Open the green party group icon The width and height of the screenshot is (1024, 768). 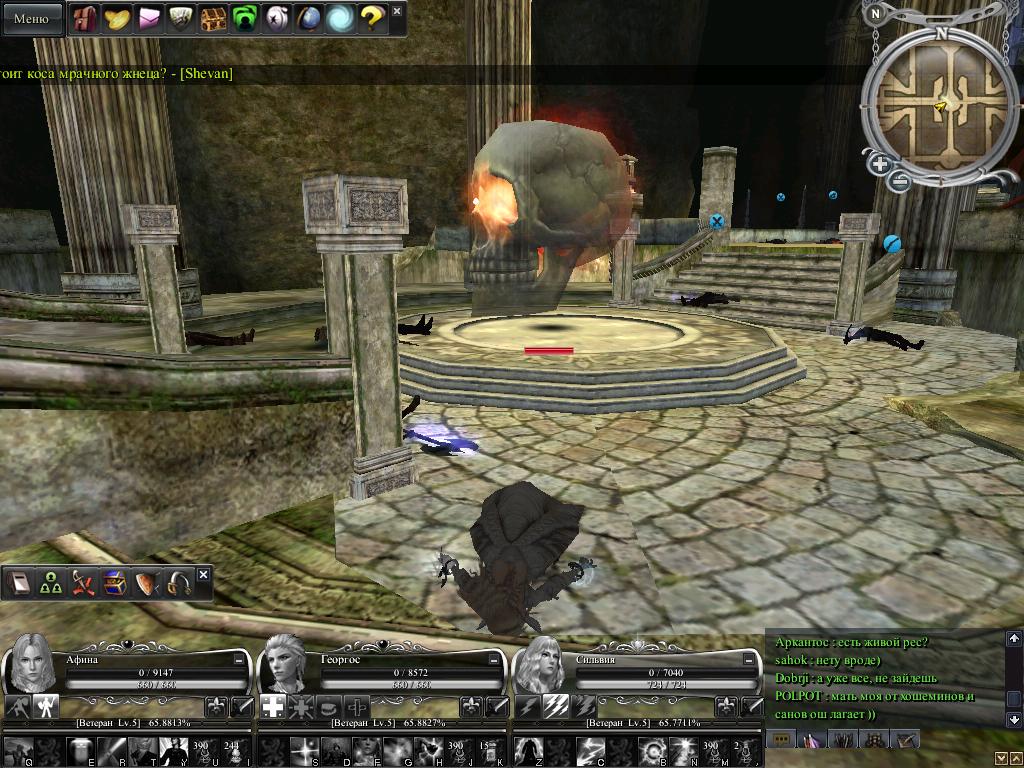point(51,583)
